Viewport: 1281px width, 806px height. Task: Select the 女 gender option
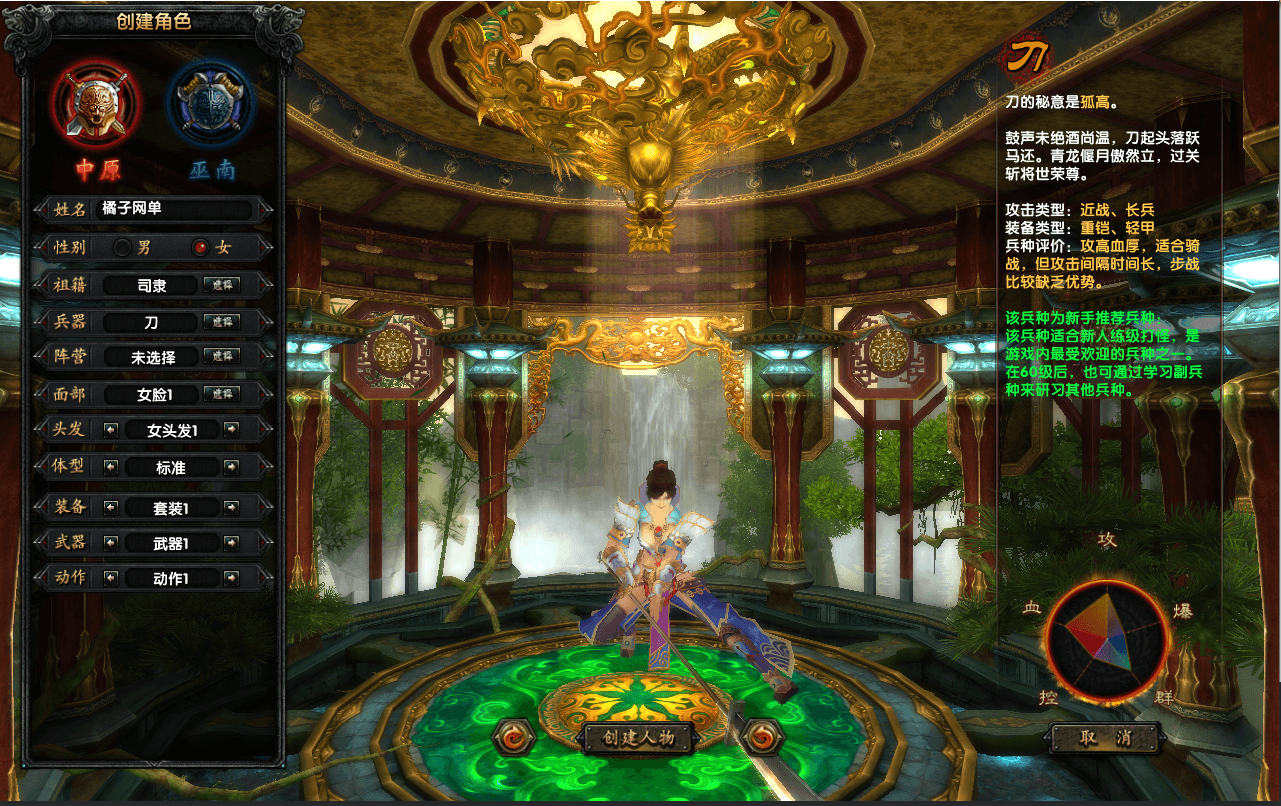pyautogui.click(x=201, y=247)
